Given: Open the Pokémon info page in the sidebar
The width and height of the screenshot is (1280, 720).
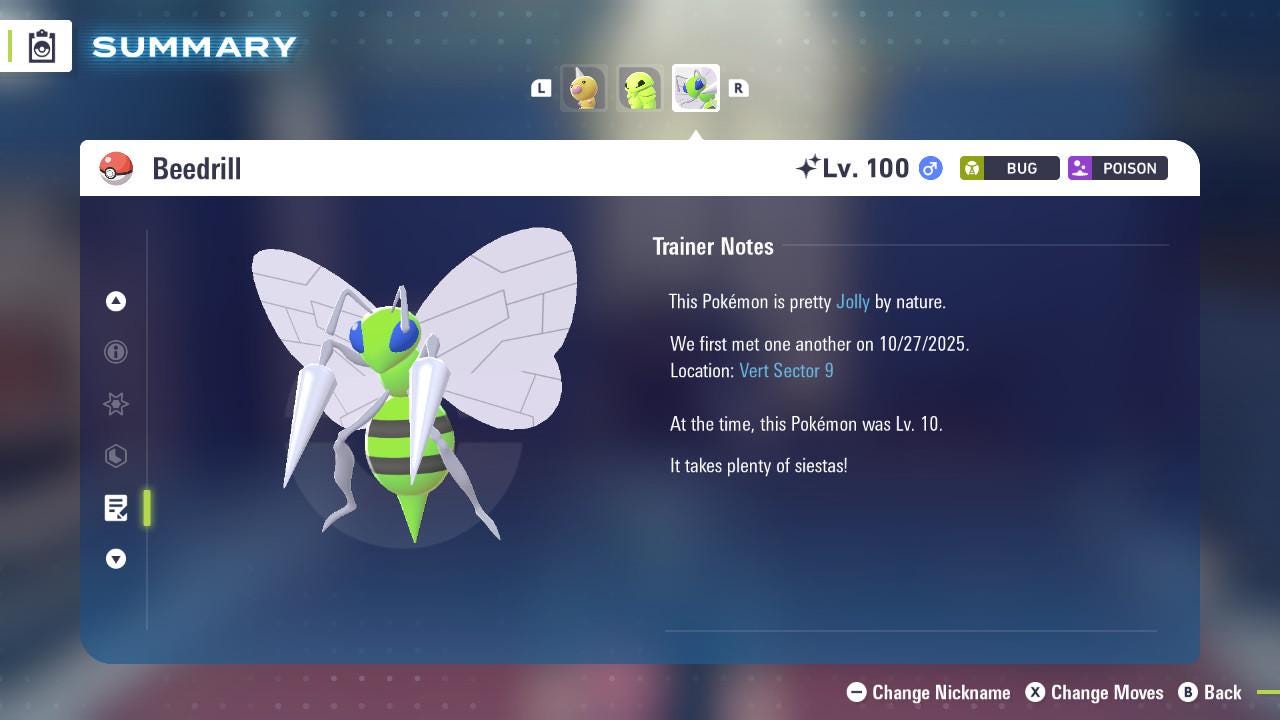Looking at the screenshot, I should [116, 352].
